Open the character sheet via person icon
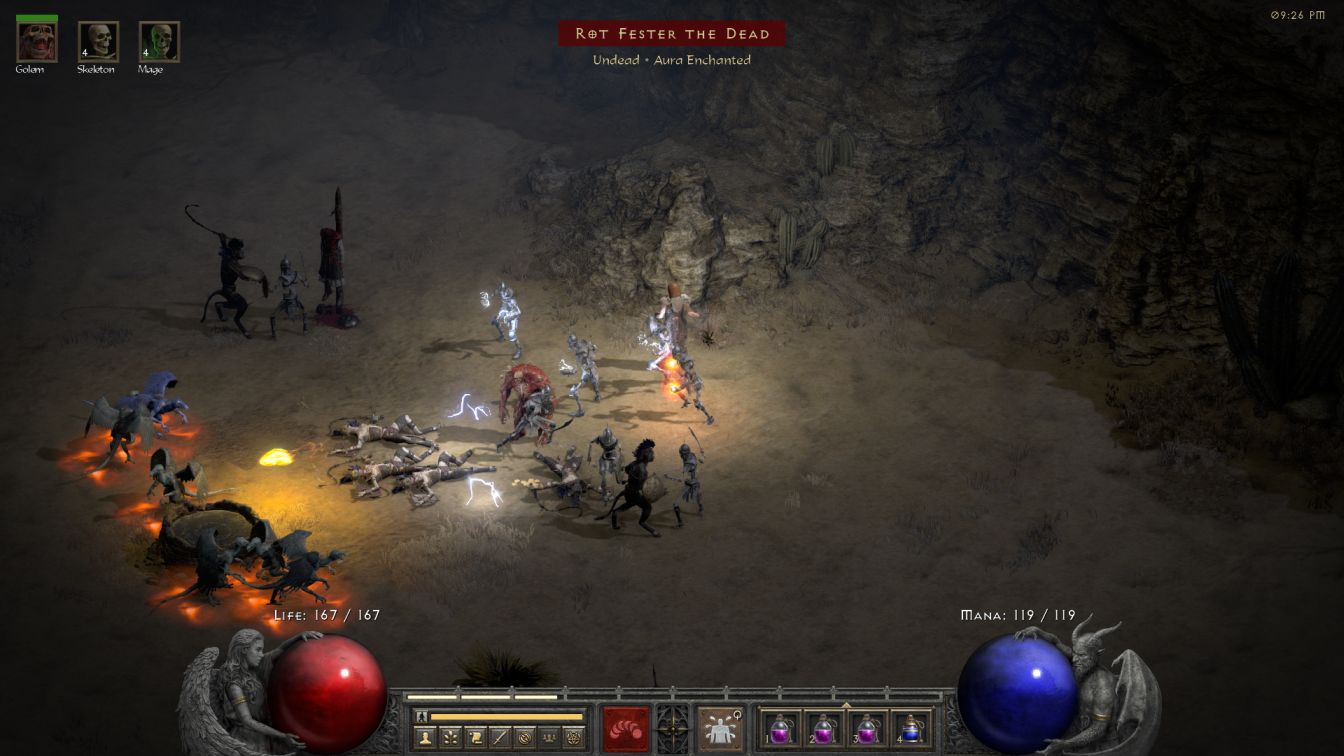1344x756 pixels. (425, 738)
